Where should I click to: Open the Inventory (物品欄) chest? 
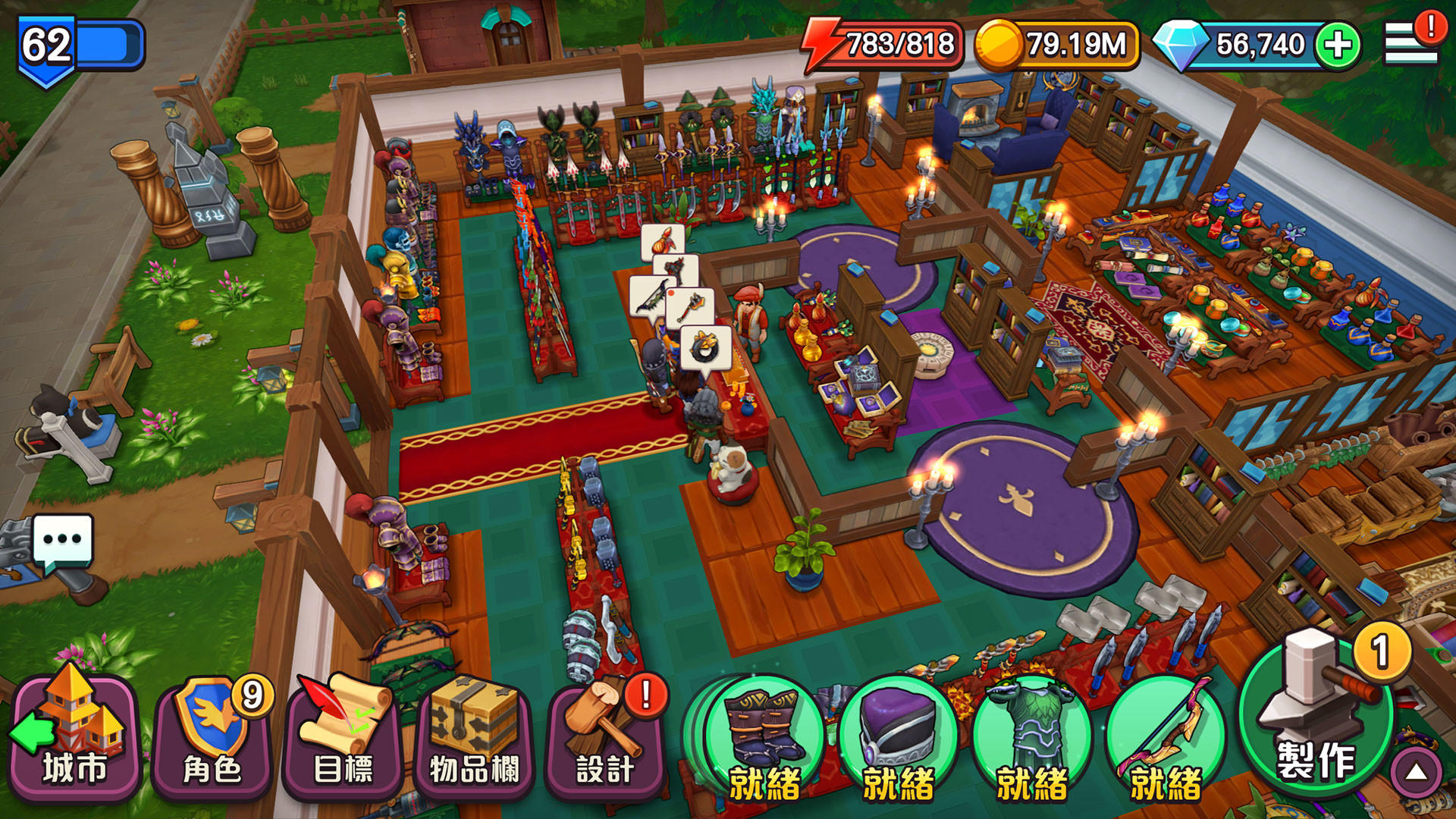click(x=474, y=736)
